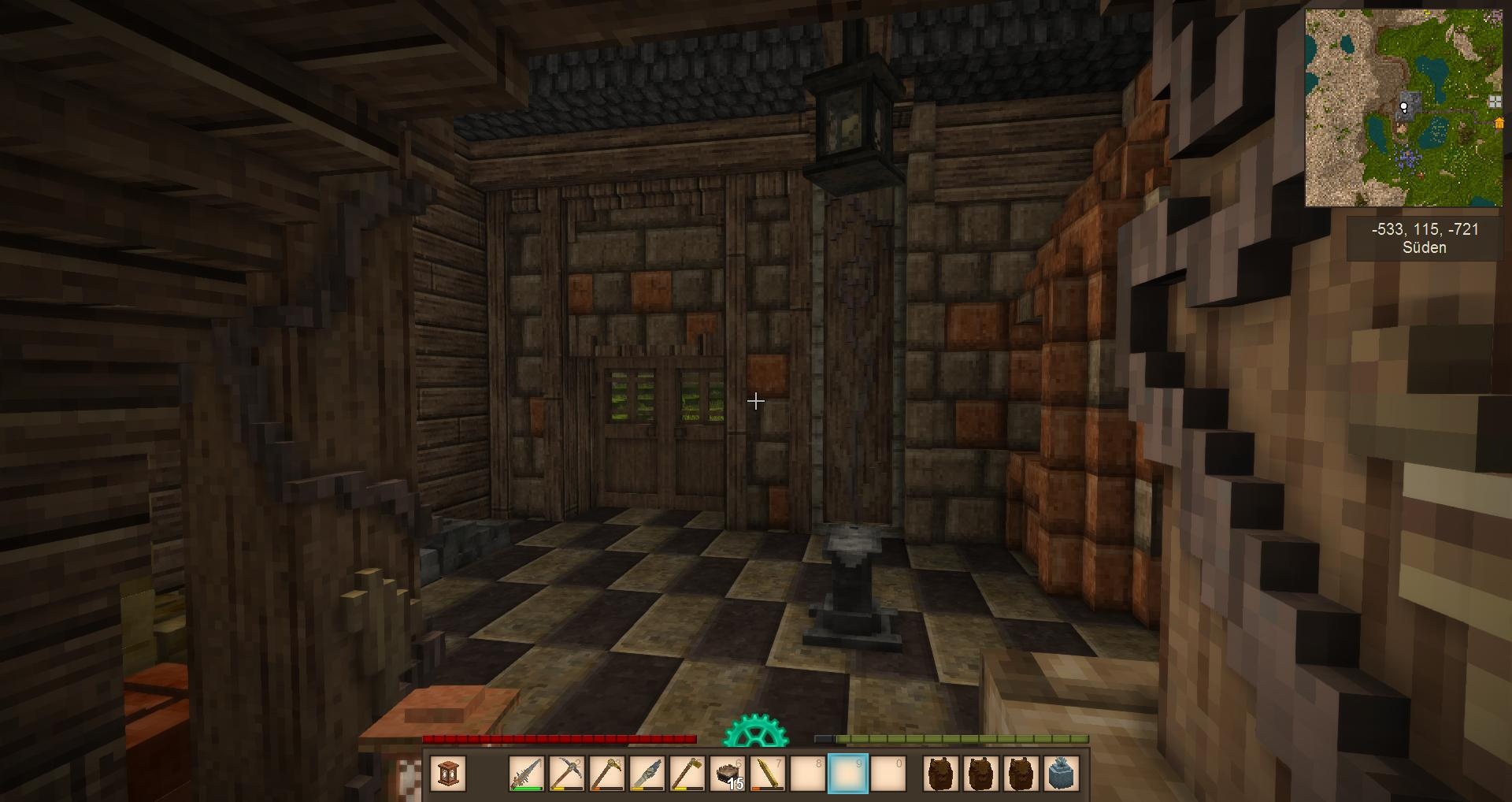1512x802 pixels.
Task: Click the white player marker on the minimap
Action: click(1403, 107)
